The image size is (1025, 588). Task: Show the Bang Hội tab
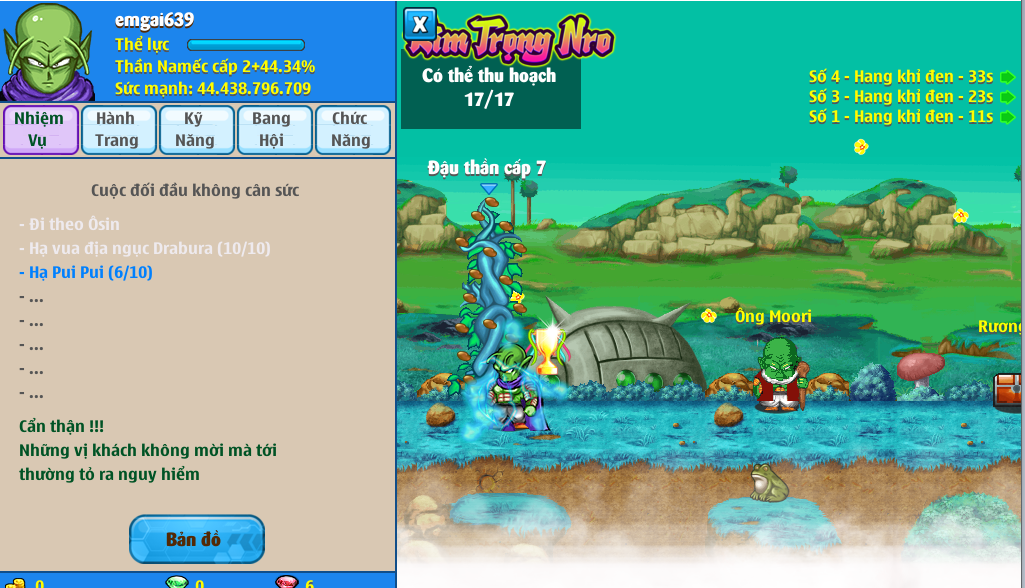click(x=274, y=130)
